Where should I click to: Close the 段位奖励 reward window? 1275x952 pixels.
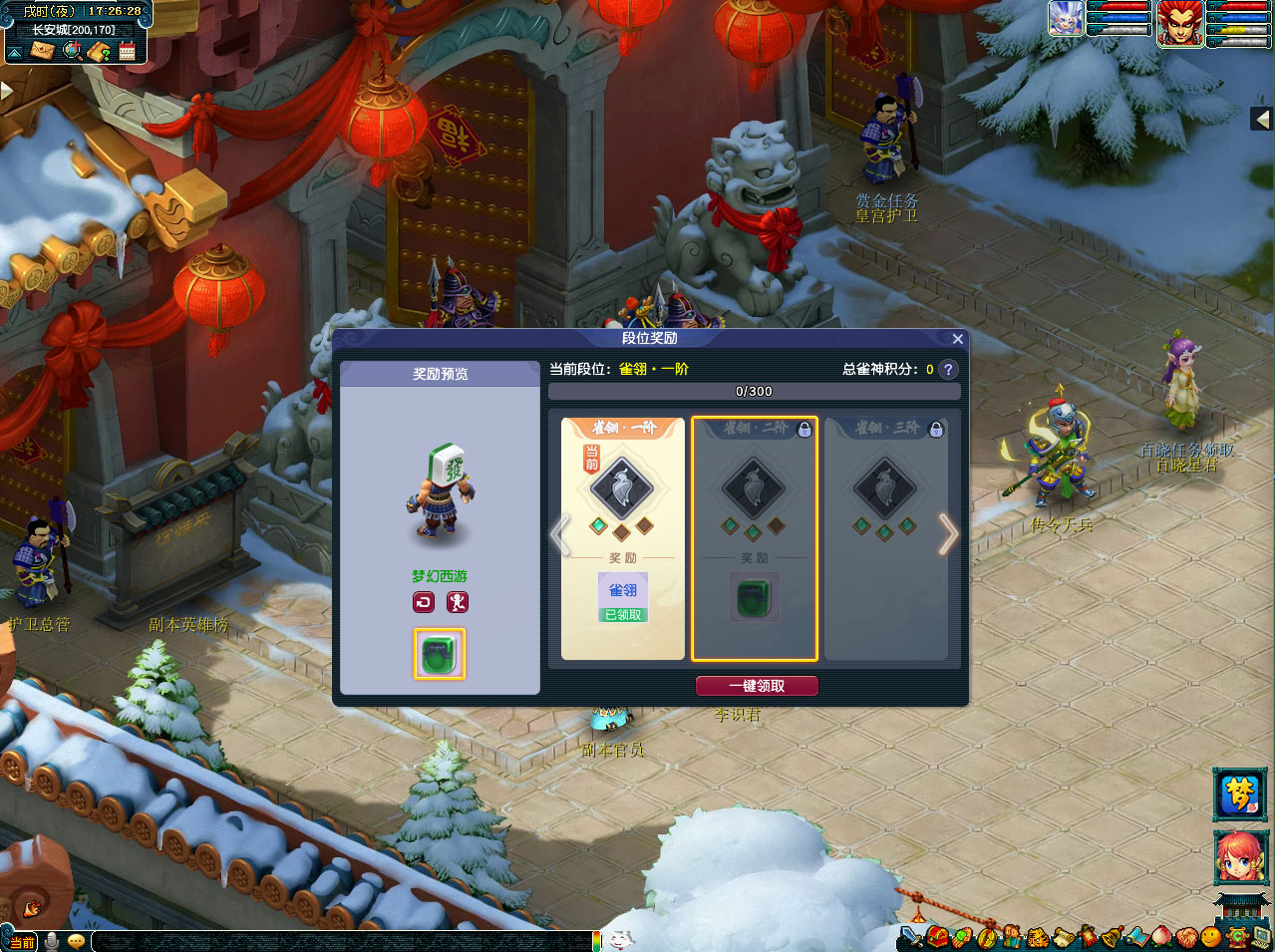pyautogui.click(x=957, y=339)
